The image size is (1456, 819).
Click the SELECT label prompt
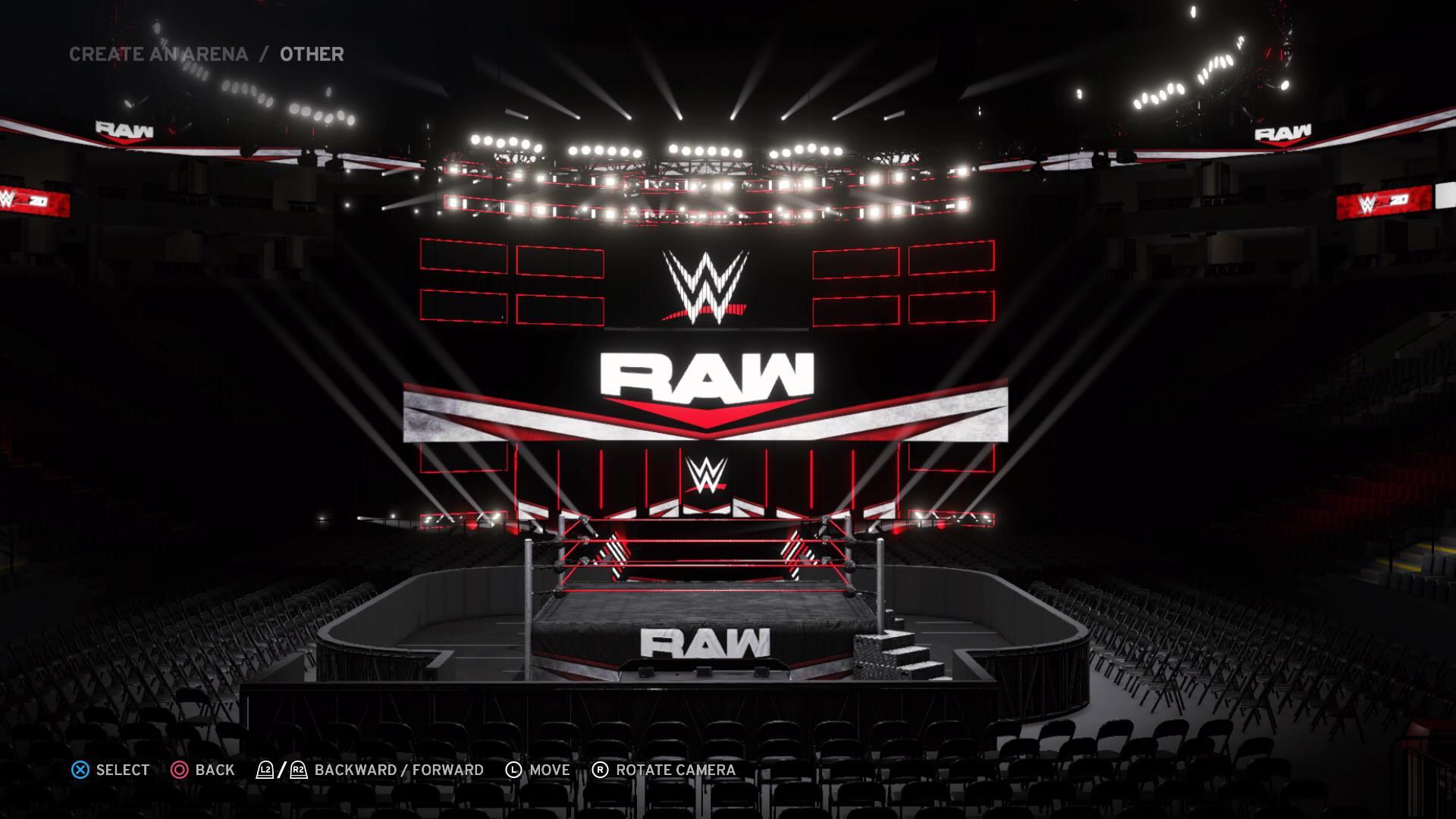click(121, 770)
